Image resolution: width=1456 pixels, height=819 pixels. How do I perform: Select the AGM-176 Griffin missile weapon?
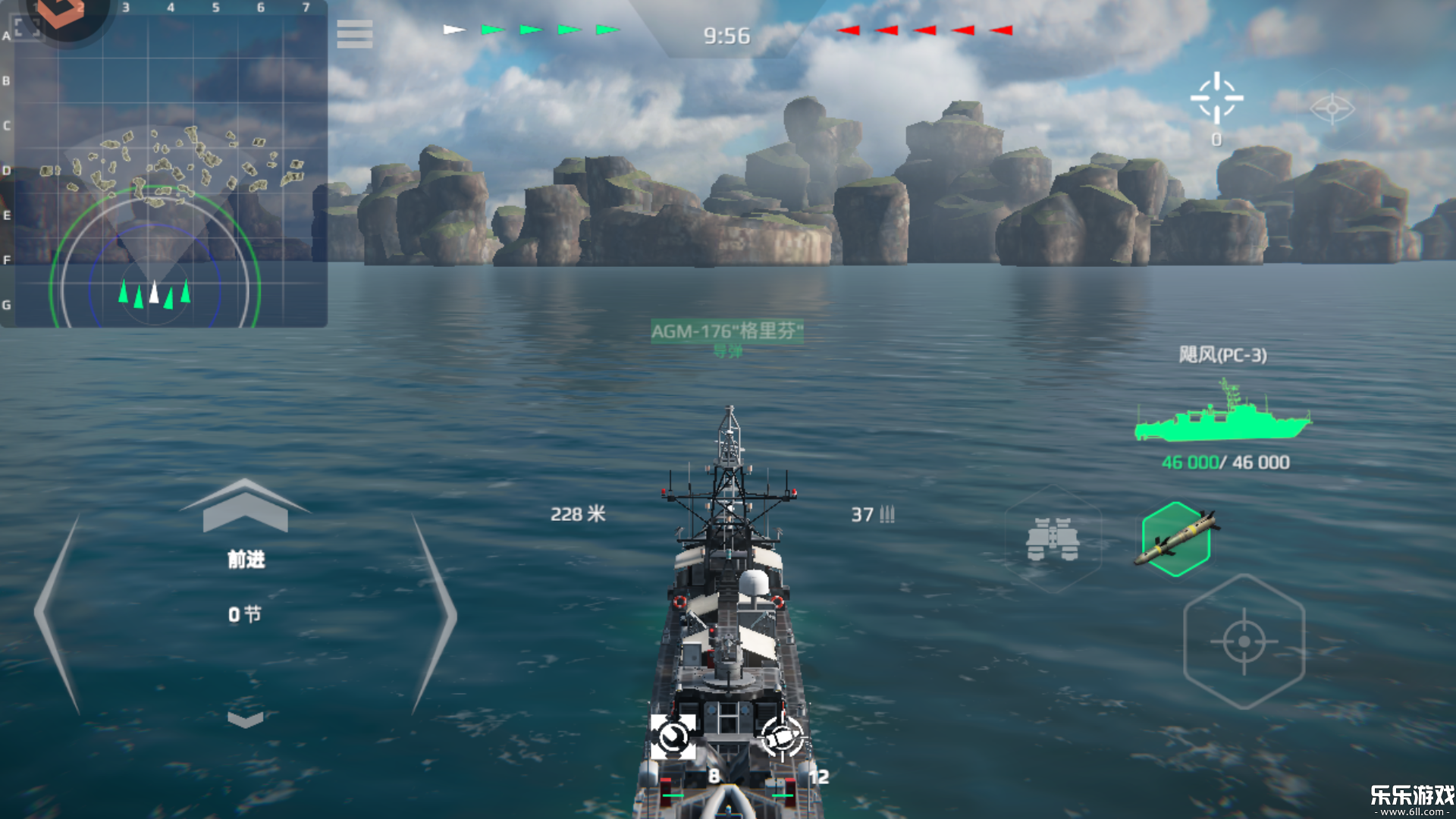pyautogui.click(x=1176, y=539)
